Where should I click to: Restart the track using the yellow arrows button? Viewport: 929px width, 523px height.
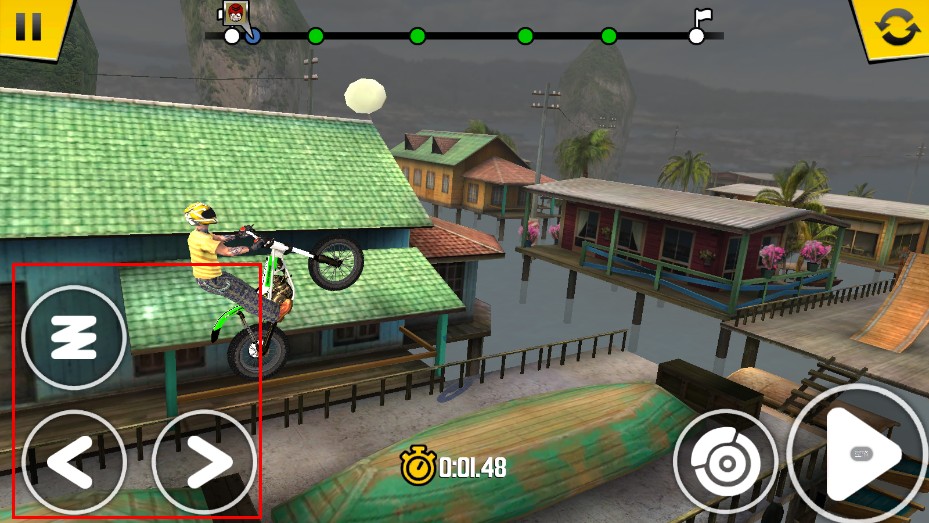[x=892, y=27]
